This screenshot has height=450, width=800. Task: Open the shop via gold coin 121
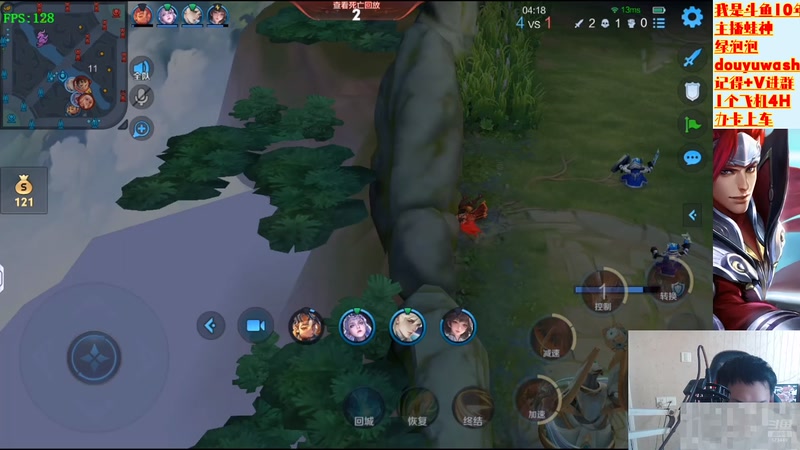[24, 190]
